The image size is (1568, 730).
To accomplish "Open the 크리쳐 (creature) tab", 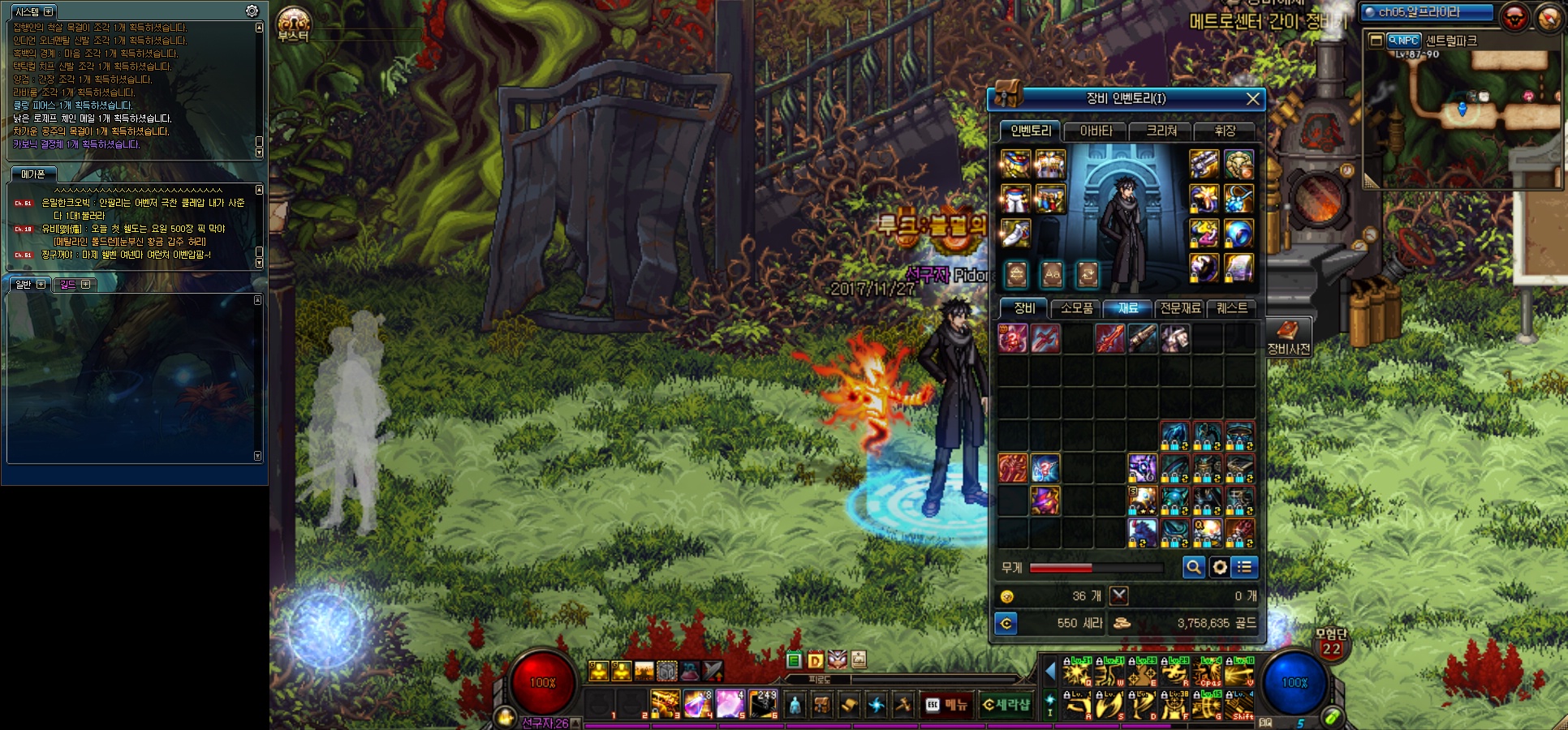I will 1161,131.
